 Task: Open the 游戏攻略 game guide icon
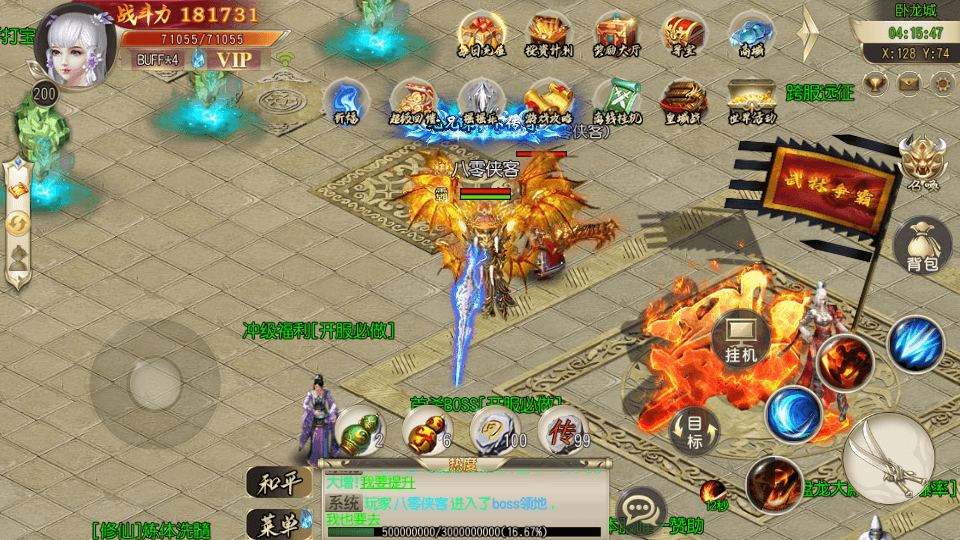pyautogui.click(x=549, y=100)
